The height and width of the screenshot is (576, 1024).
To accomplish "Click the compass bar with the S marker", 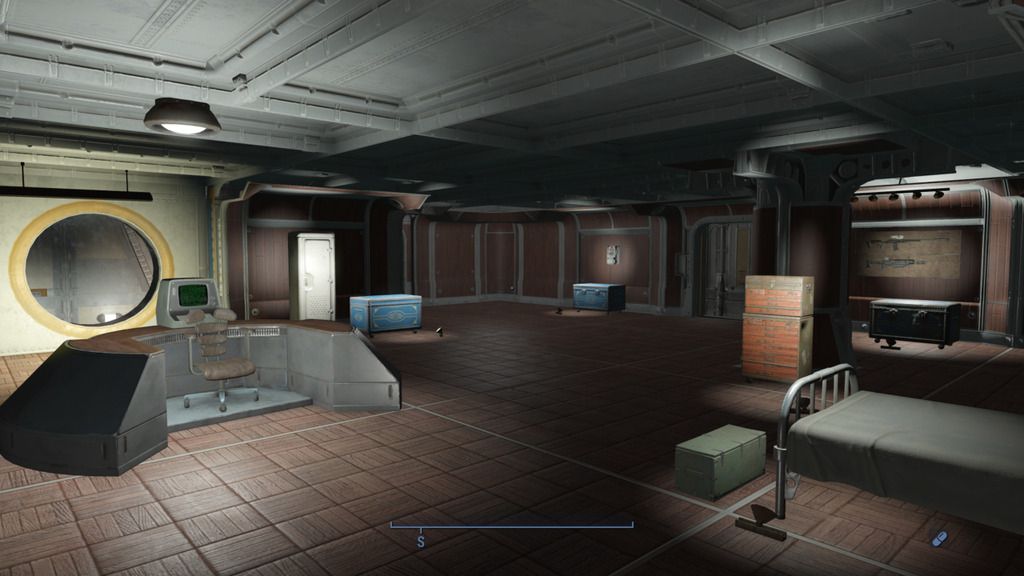I will (x=511, y=526).
